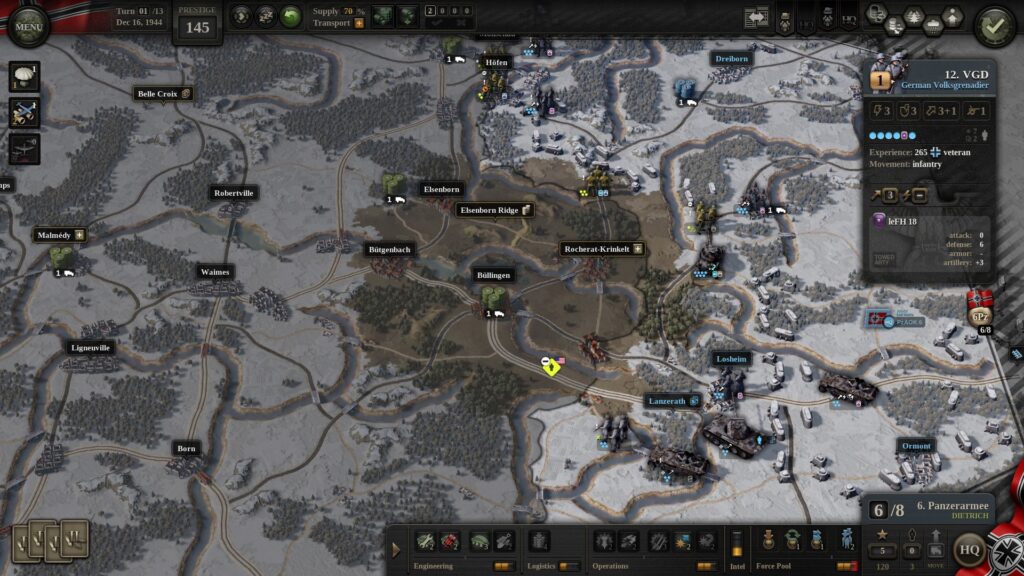Click the green undo arrow button

(x=291, y=16)
